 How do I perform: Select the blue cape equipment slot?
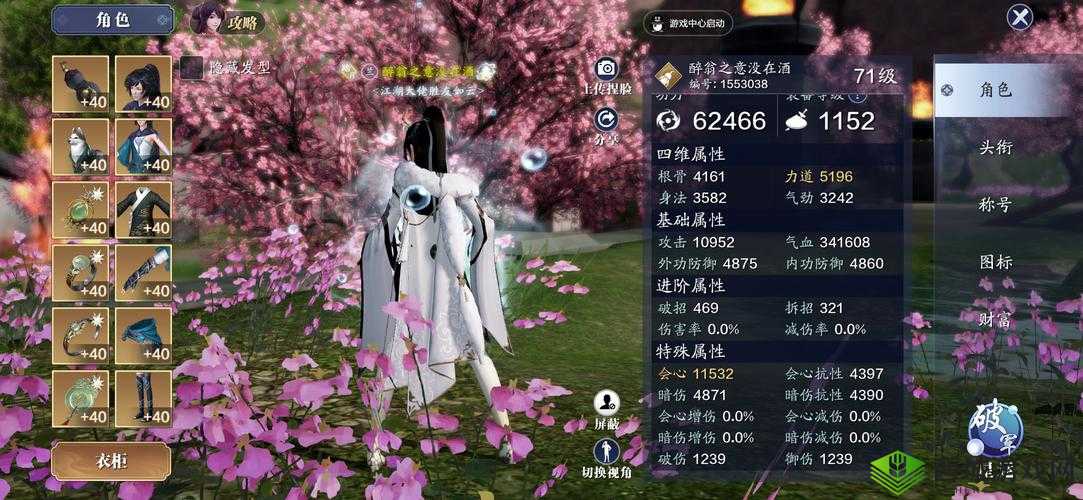tap(143, 336)
